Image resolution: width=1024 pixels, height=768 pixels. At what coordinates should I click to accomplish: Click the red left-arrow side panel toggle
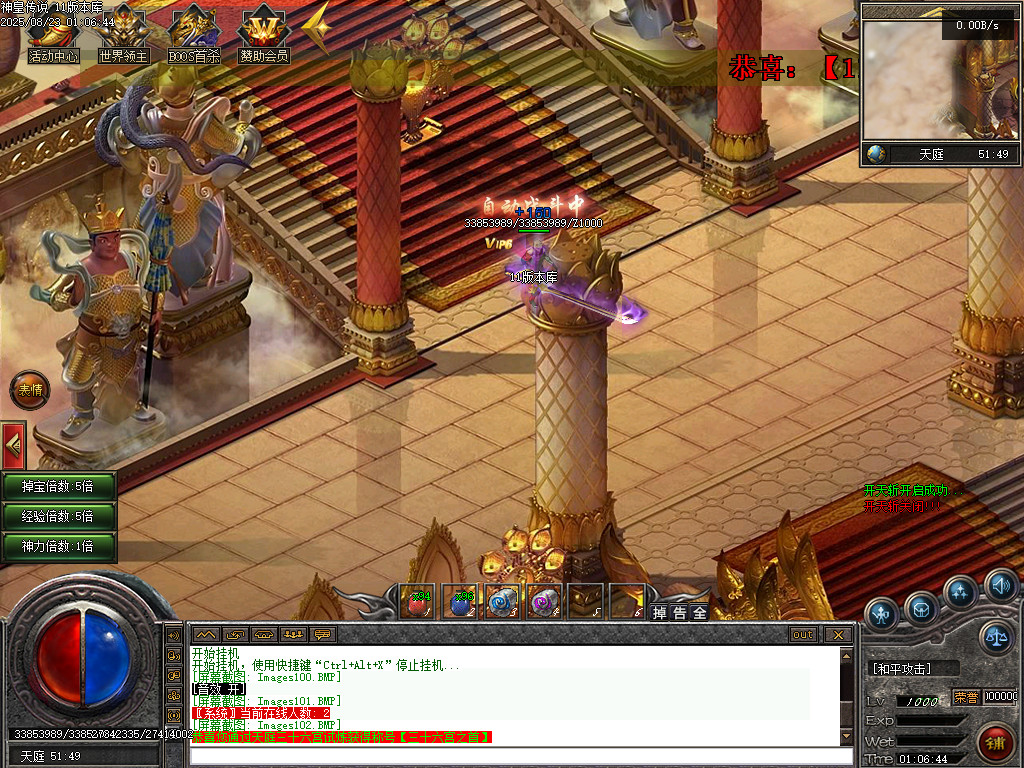(13, 443)
